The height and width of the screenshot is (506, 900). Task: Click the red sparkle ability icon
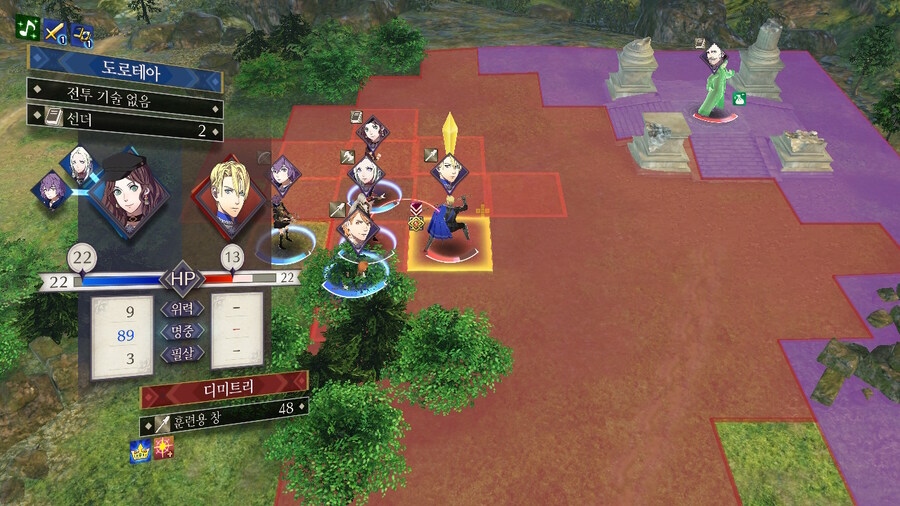click(x=163, y=452)
